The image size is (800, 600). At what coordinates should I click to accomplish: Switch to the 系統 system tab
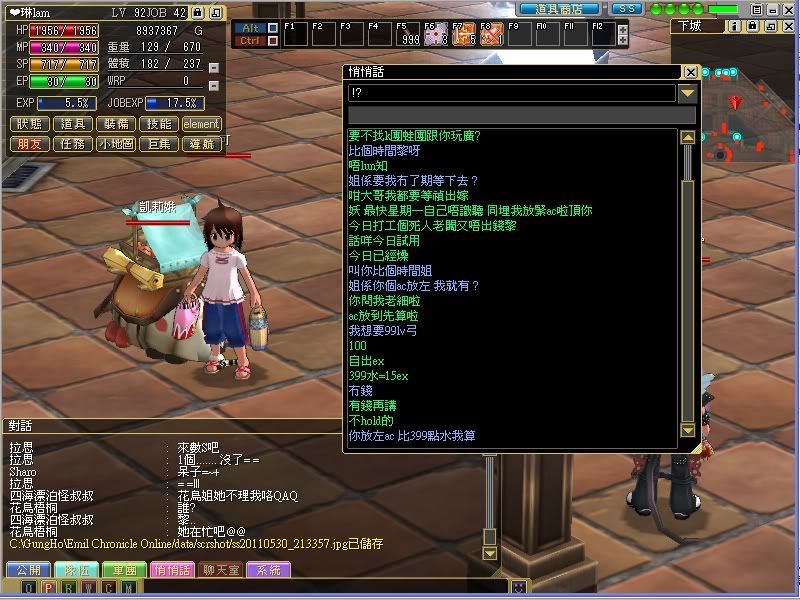(x=269, y=570)
